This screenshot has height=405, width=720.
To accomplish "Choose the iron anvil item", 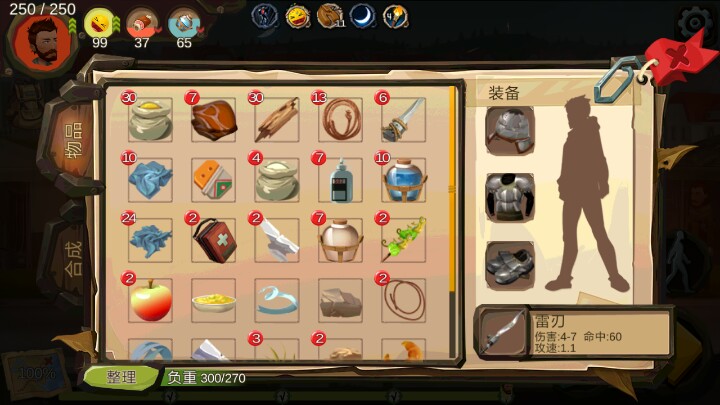I will tap(275, 240).
